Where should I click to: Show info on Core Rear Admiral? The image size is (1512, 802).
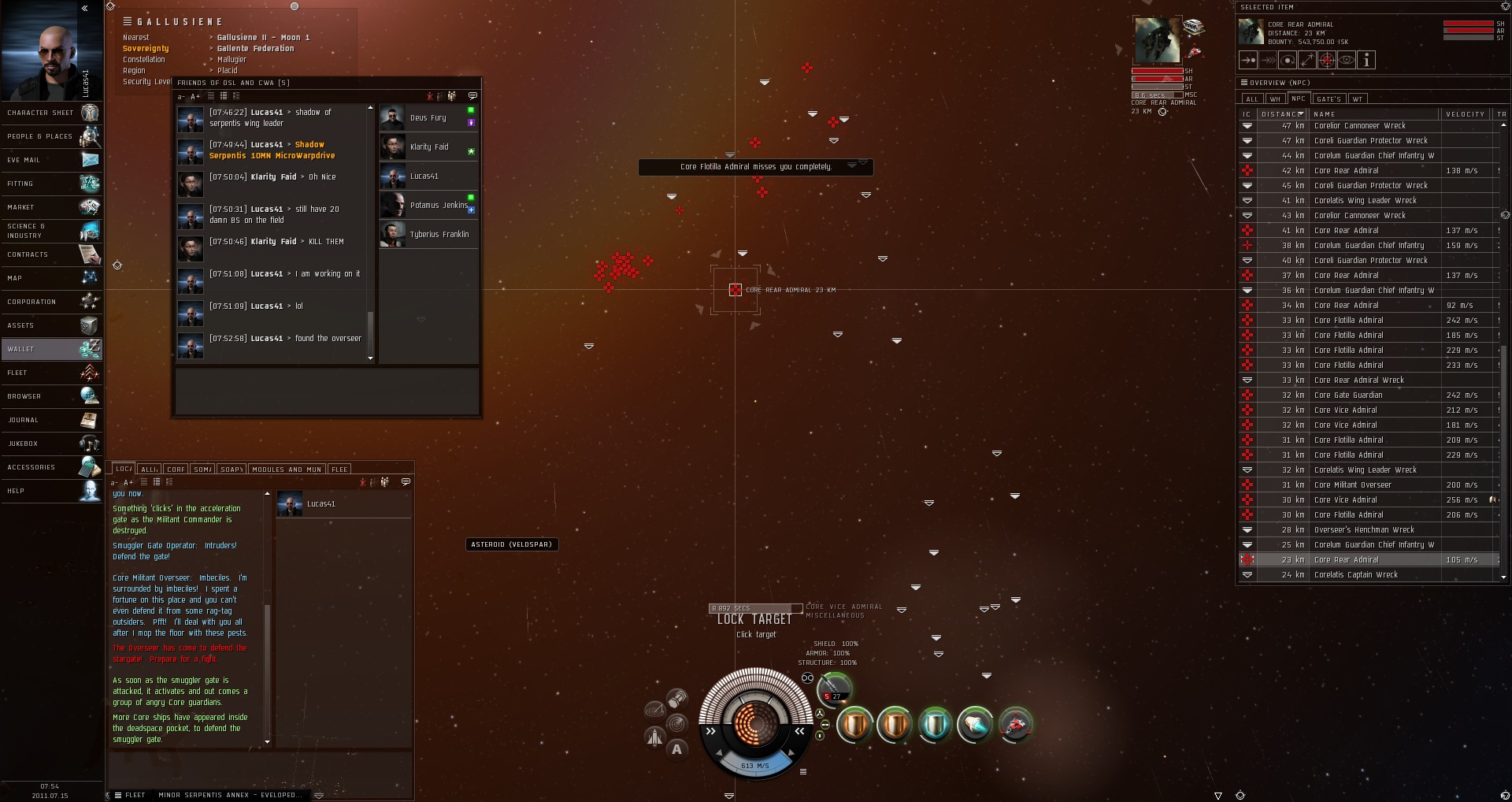[x=1366, y=60]
